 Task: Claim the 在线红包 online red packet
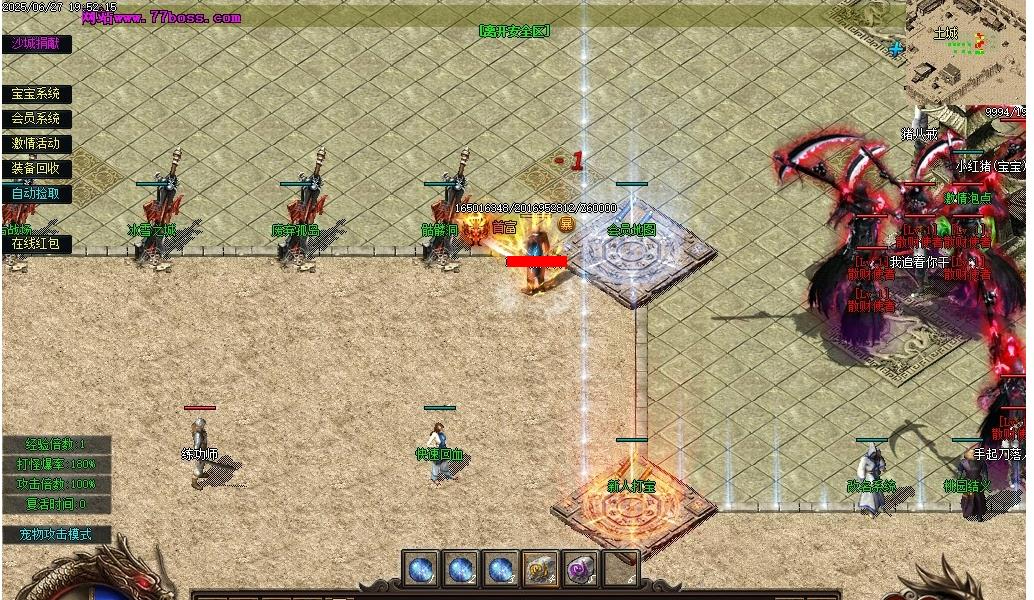(36, 243)
